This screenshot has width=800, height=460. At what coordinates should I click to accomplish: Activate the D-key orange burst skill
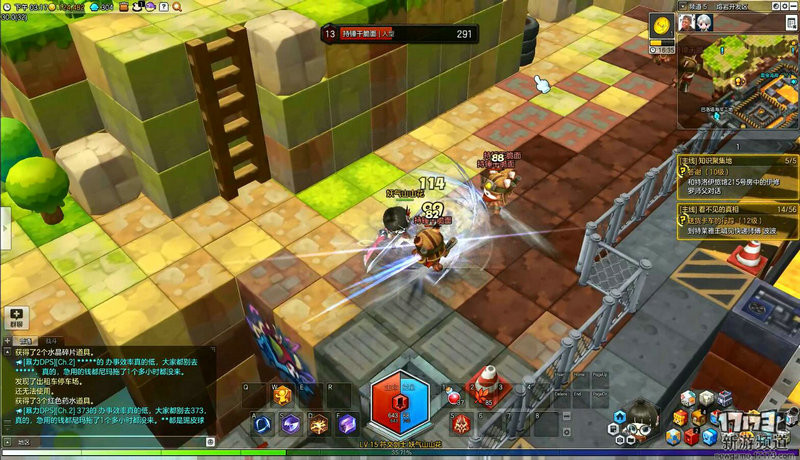pyautogui.click(x=319, y=423)
